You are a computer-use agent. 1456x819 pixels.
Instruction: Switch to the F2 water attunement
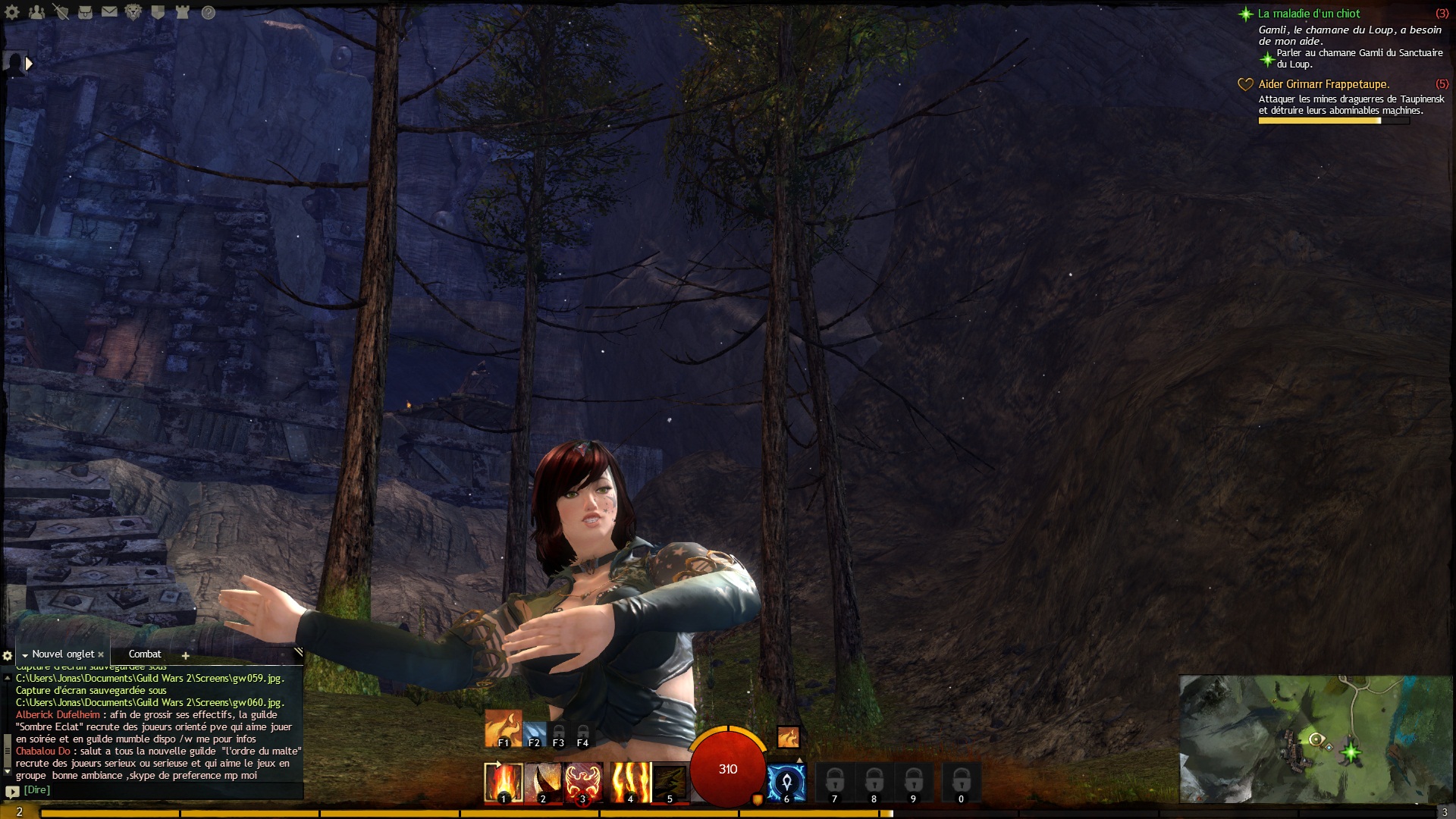[x=534, y=734]
